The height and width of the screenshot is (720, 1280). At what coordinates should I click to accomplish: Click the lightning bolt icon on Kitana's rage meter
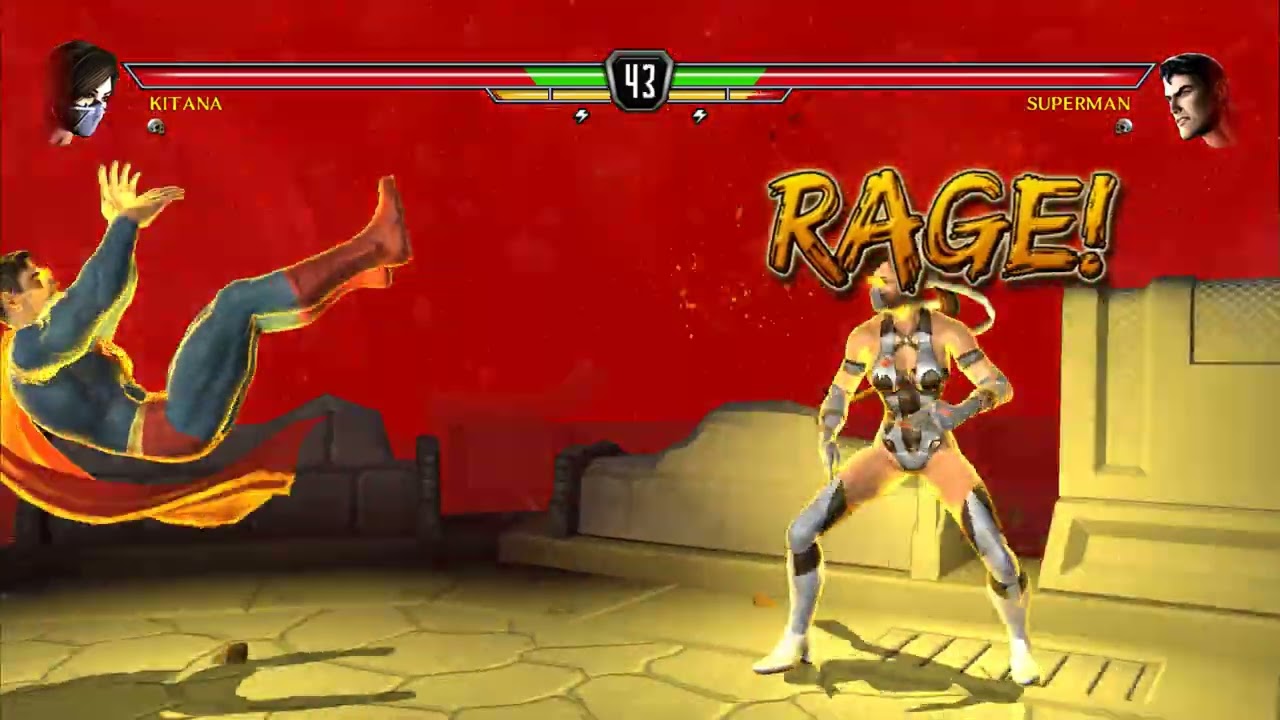[x=583, y=114]
